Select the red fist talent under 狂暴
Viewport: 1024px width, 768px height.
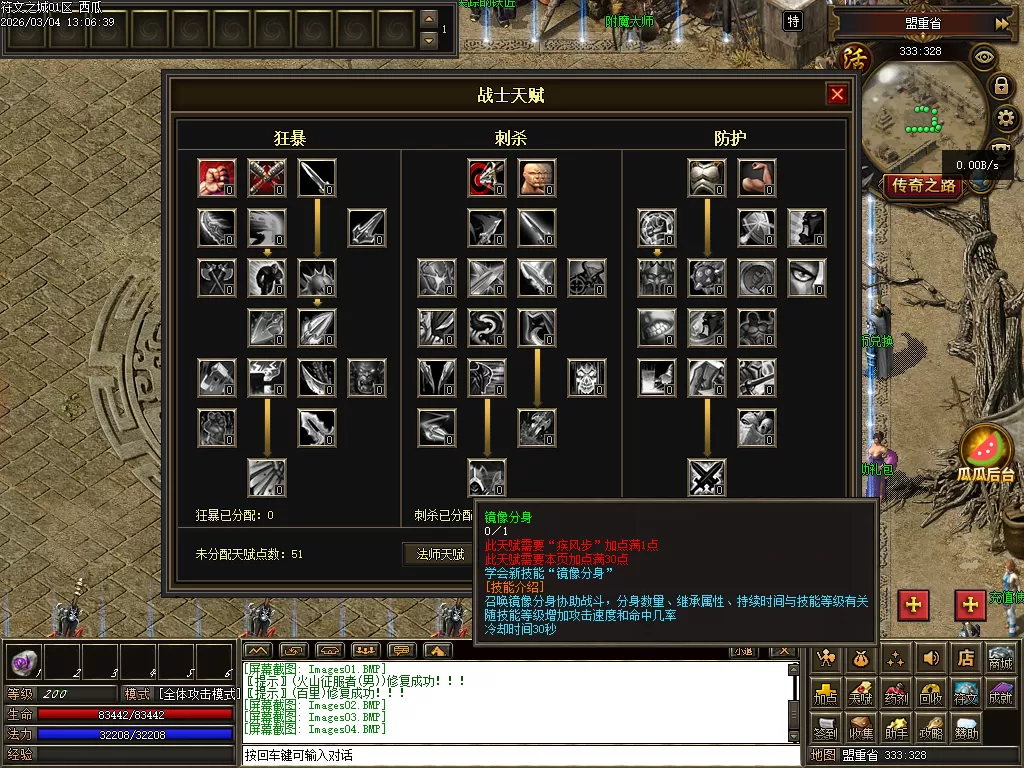tap(217, 178)
